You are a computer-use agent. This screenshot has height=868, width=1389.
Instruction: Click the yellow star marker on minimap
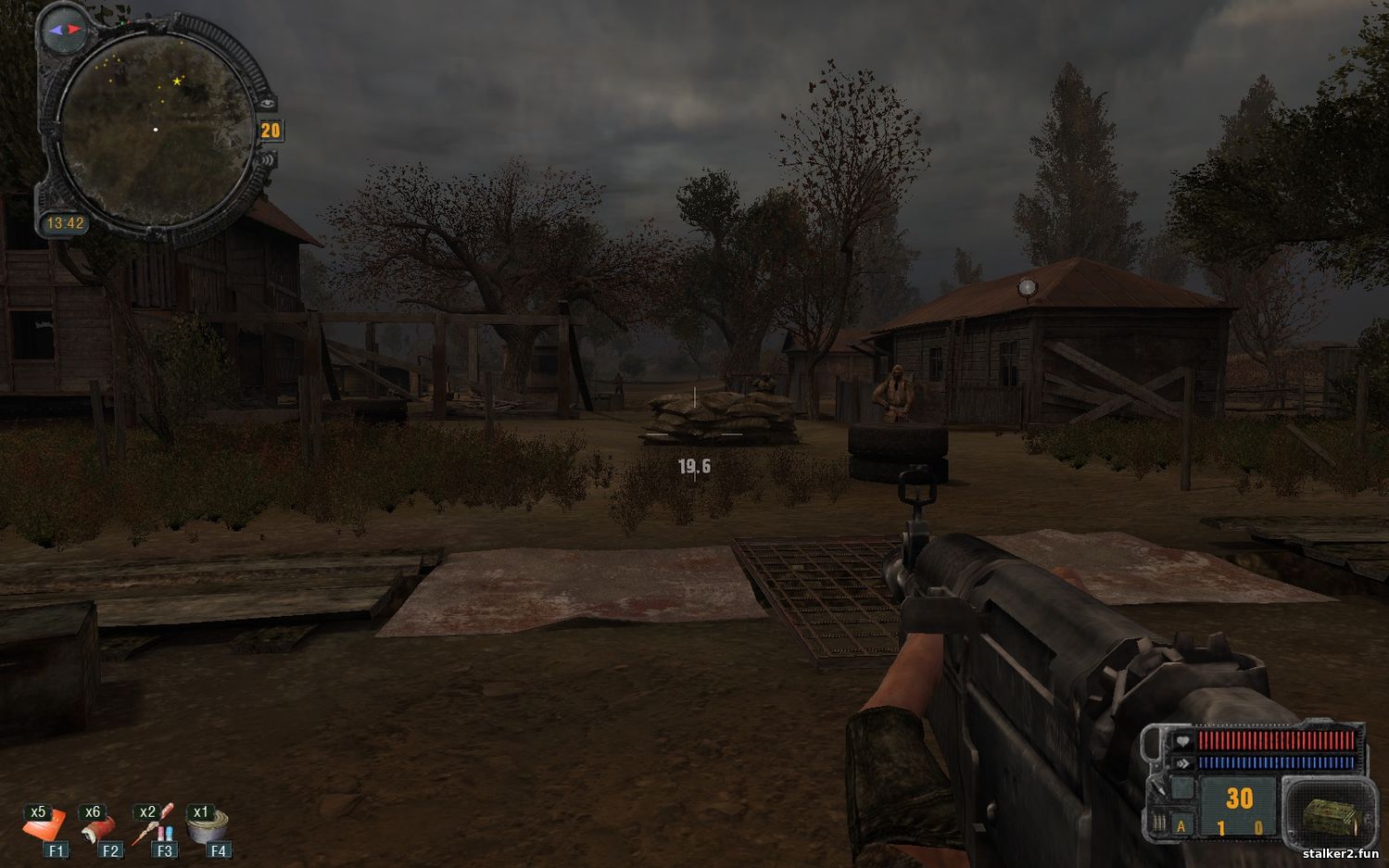click(177, 82)
